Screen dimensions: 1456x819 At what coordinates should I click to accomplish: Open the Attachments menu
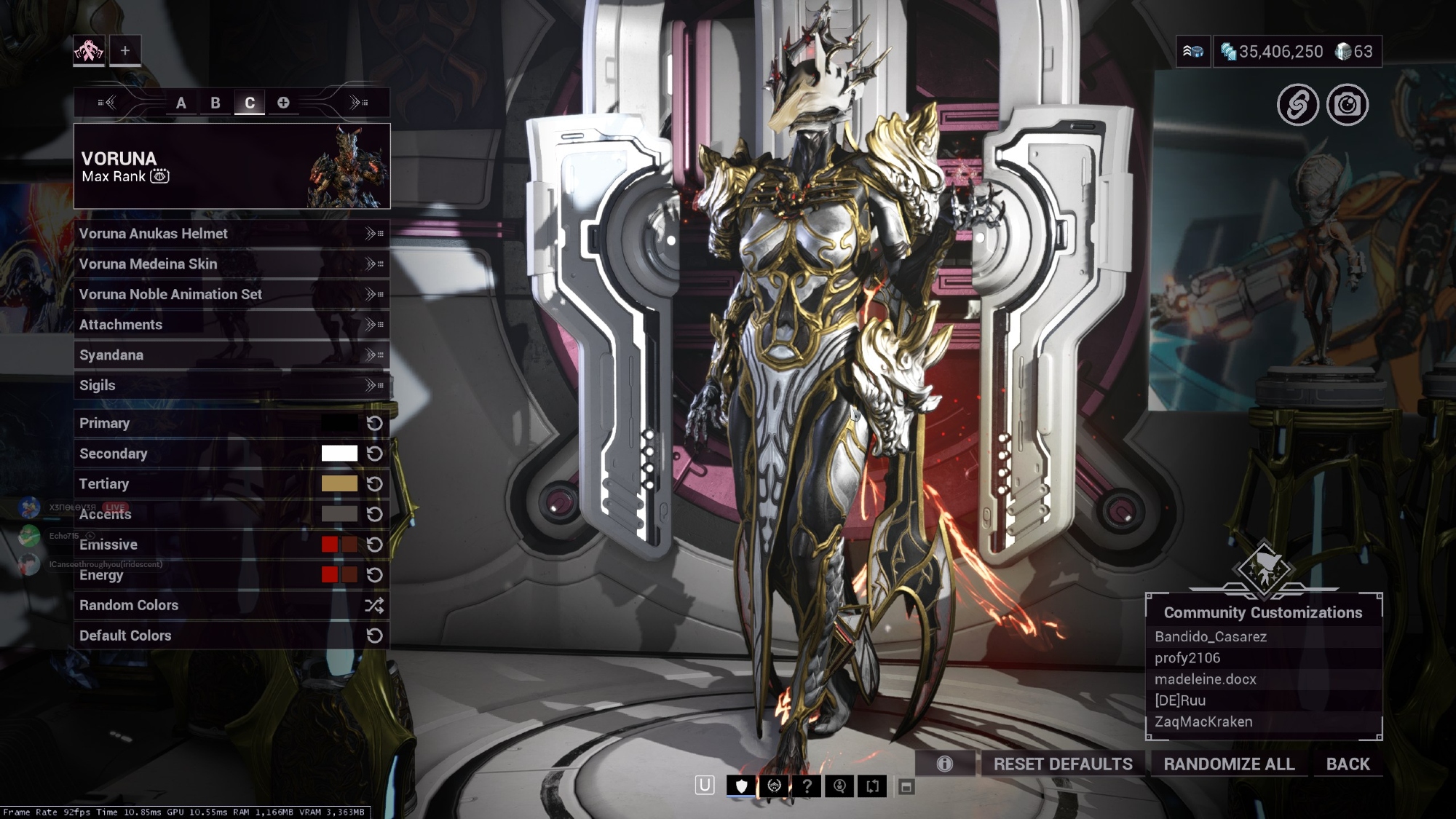click(x=231, y=325)
